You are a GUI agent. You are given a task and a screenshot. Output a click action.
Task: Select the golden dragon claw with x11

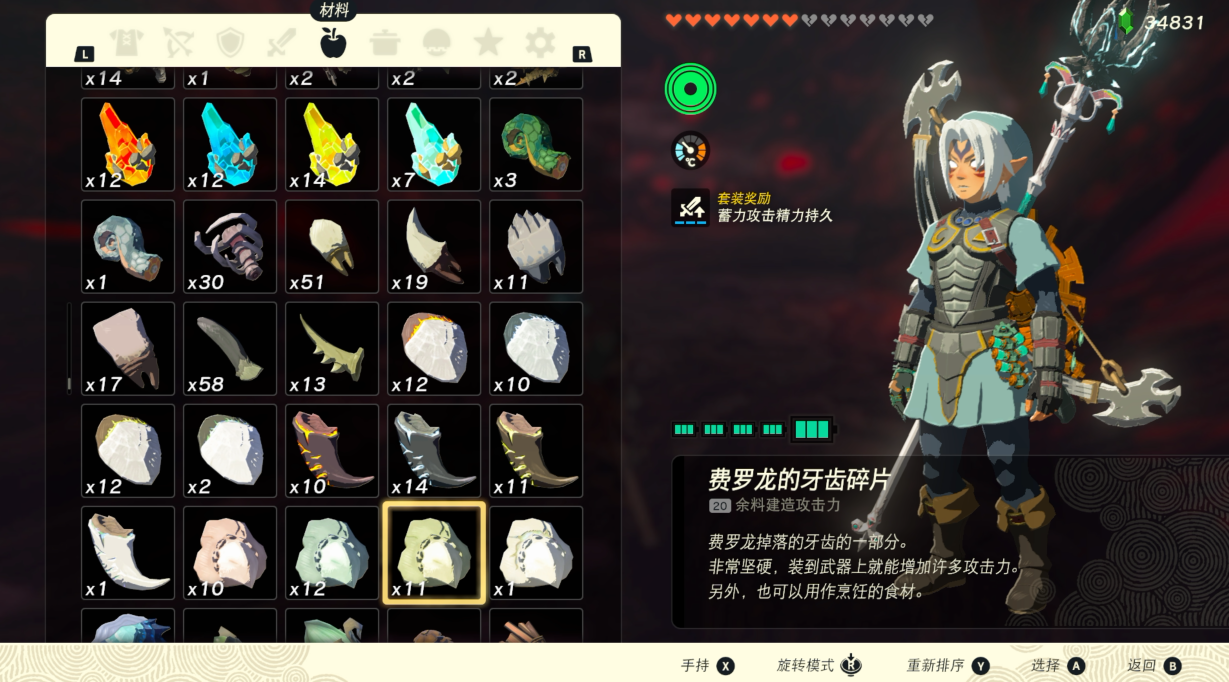[536, 451]
